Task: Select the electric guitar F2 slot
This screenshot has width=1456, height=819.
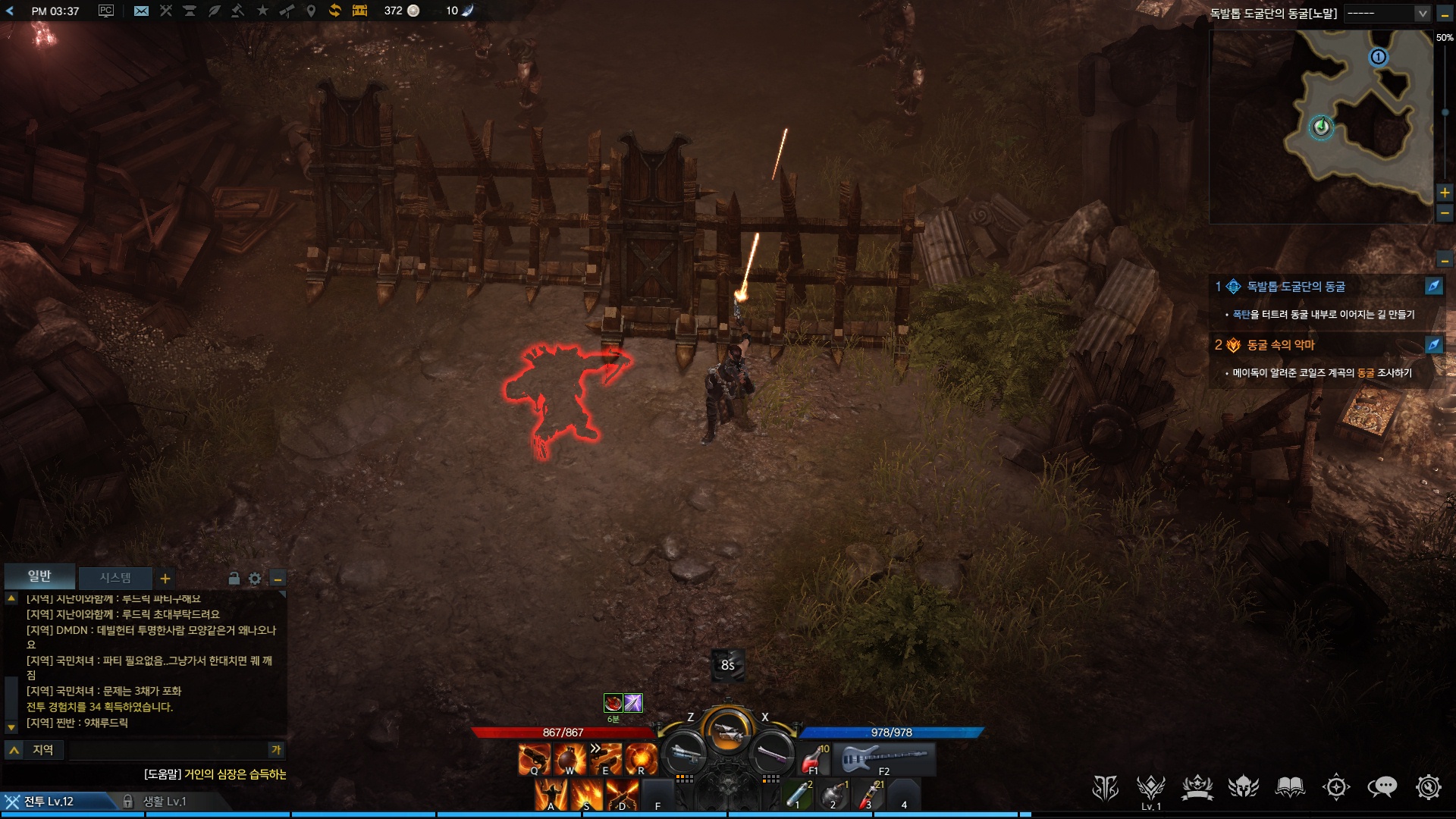Action: [884, 758]
